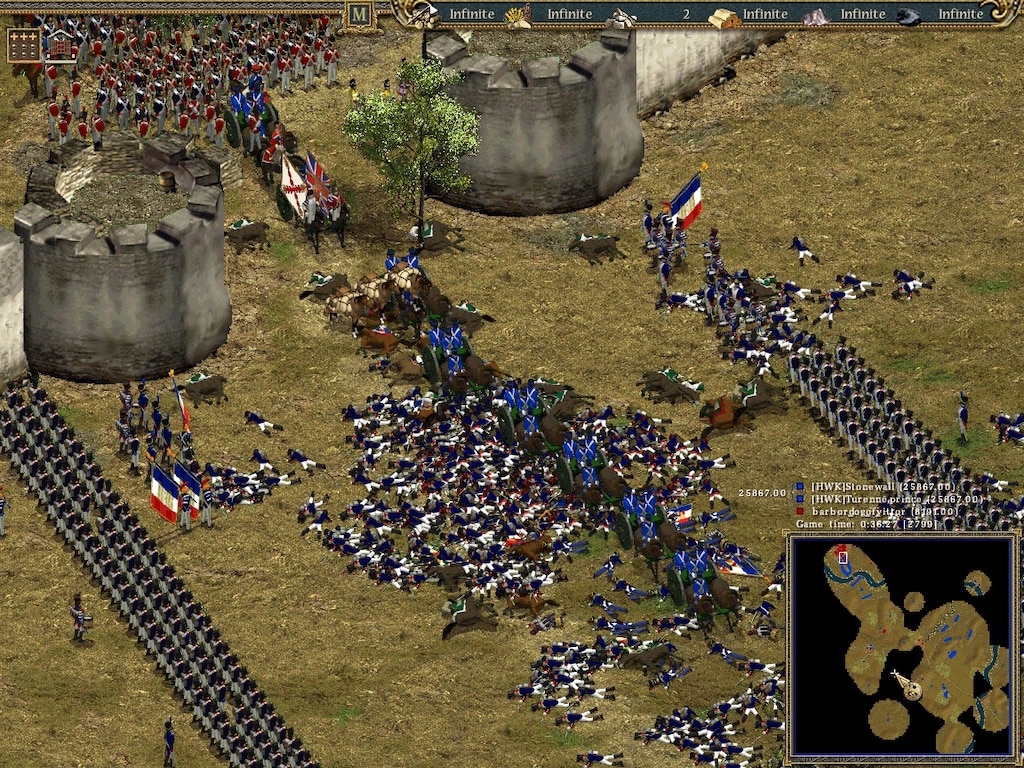
Task: Select the iron ore resource icon
Action: 817,15
